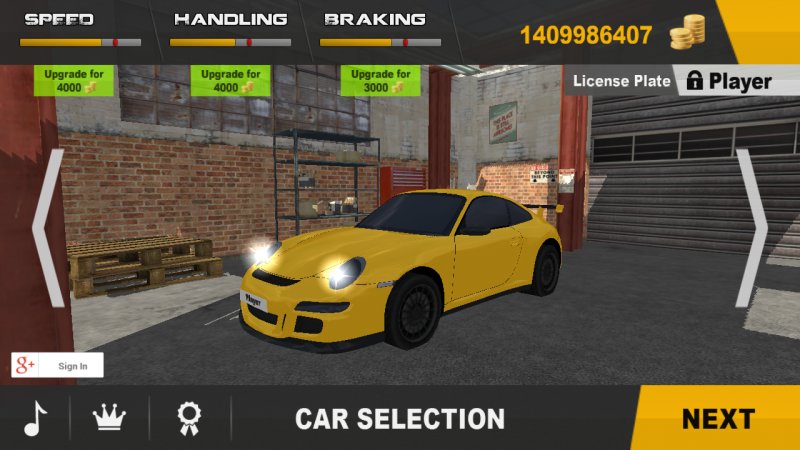Continue with the yellow NEXT button
Screen dimensions: 800x450
pyautogui.click(x=718, y=418)
